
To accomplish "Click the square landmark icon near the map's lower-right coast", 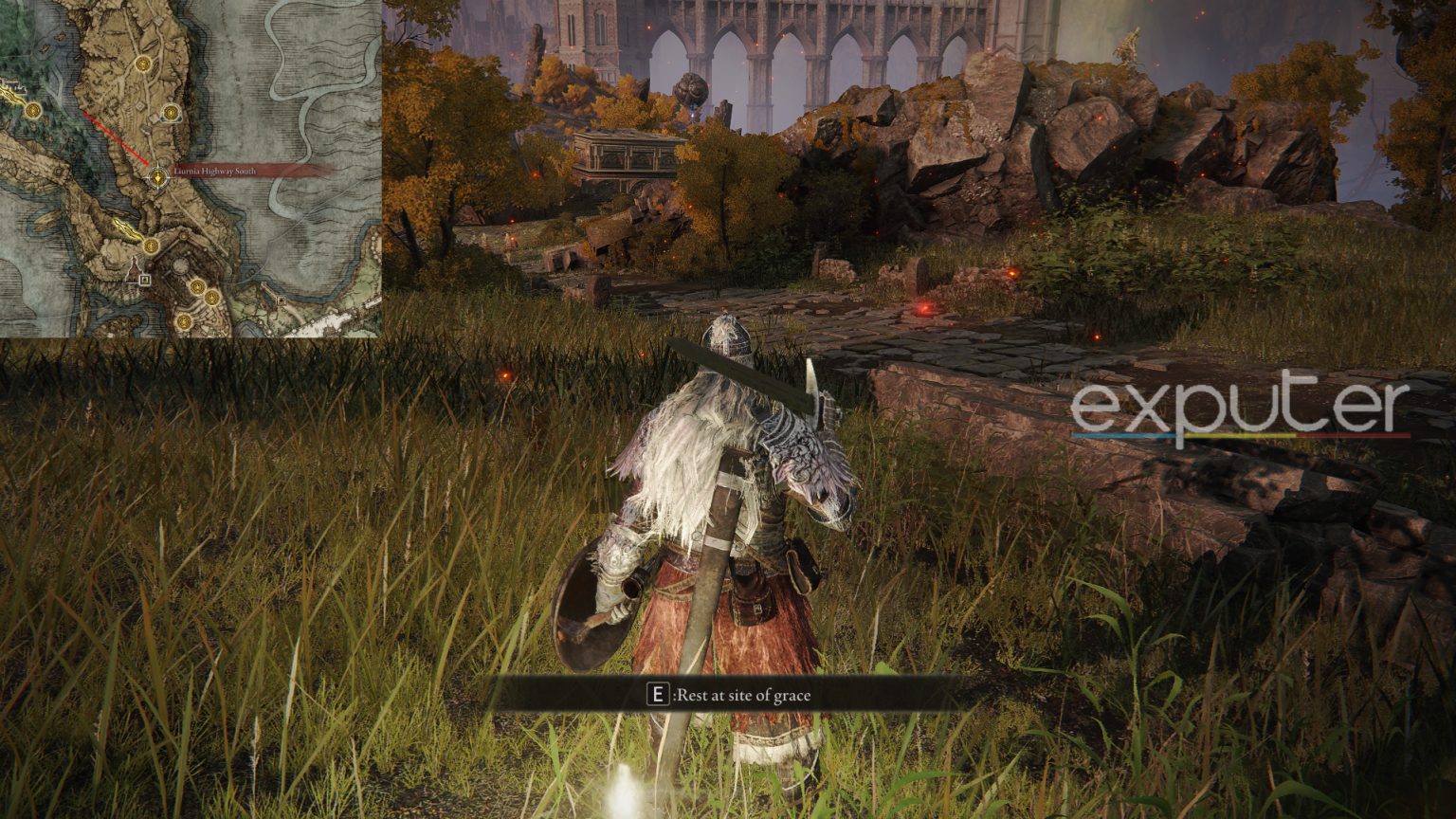I will click(x=282, y=300).
